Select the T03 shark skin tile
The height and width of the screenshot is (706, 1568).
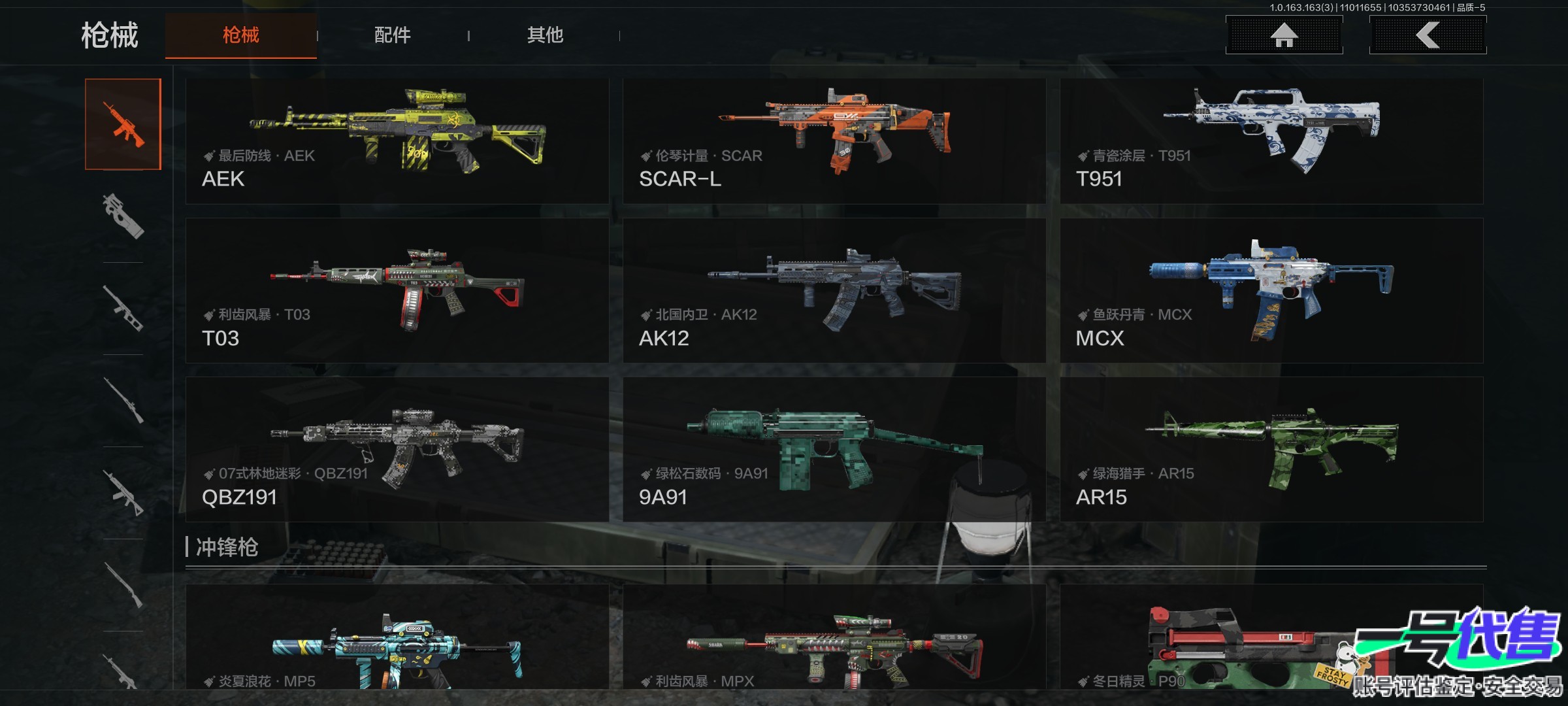click(x=397, y=290)
